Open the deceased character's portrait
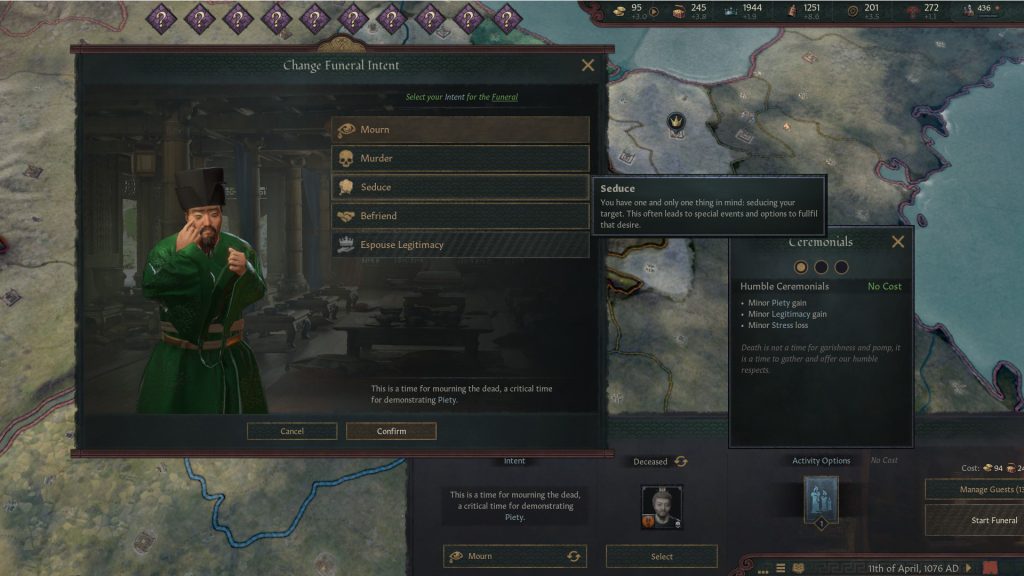The height and width of the screenshot is (576, 1024). point(662,508)
